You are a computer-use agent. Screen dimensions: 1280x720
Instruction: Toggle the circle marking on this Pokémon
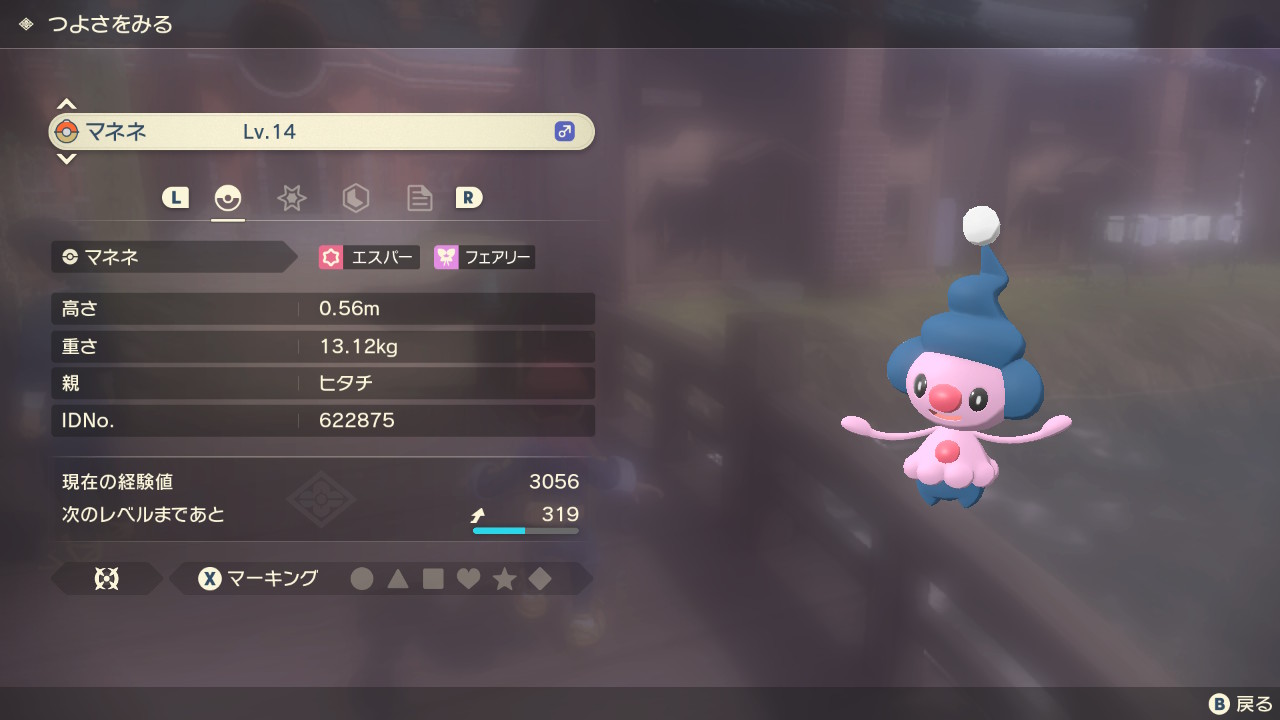pyautogui.click(x=362, y=578)
